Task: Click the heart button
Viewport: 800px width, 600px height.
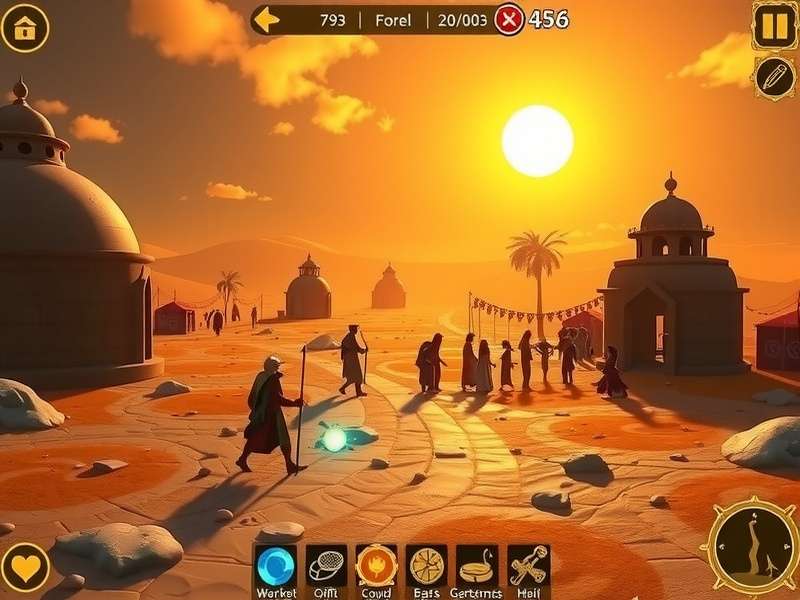Action: [x=25, y=567]
